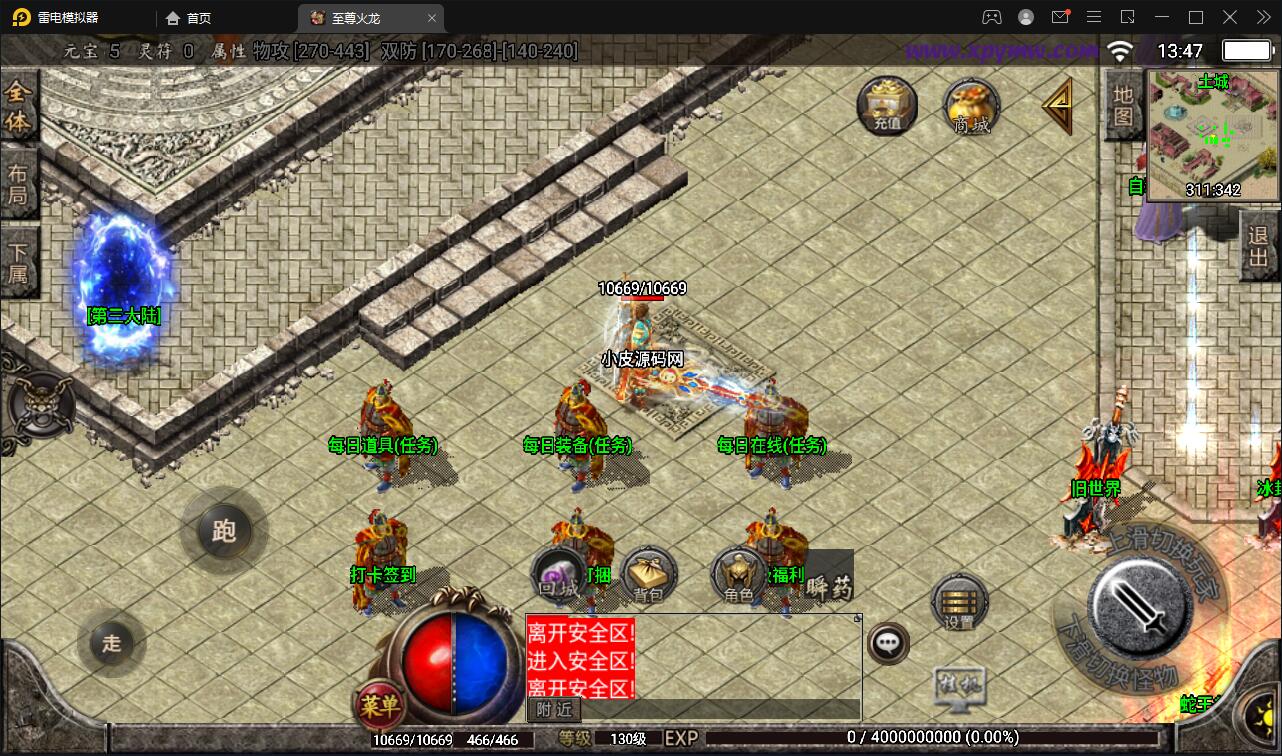The image size is (1282, 756).
Task: Open the chat bubble speech icon
Action: coord(888,642)
